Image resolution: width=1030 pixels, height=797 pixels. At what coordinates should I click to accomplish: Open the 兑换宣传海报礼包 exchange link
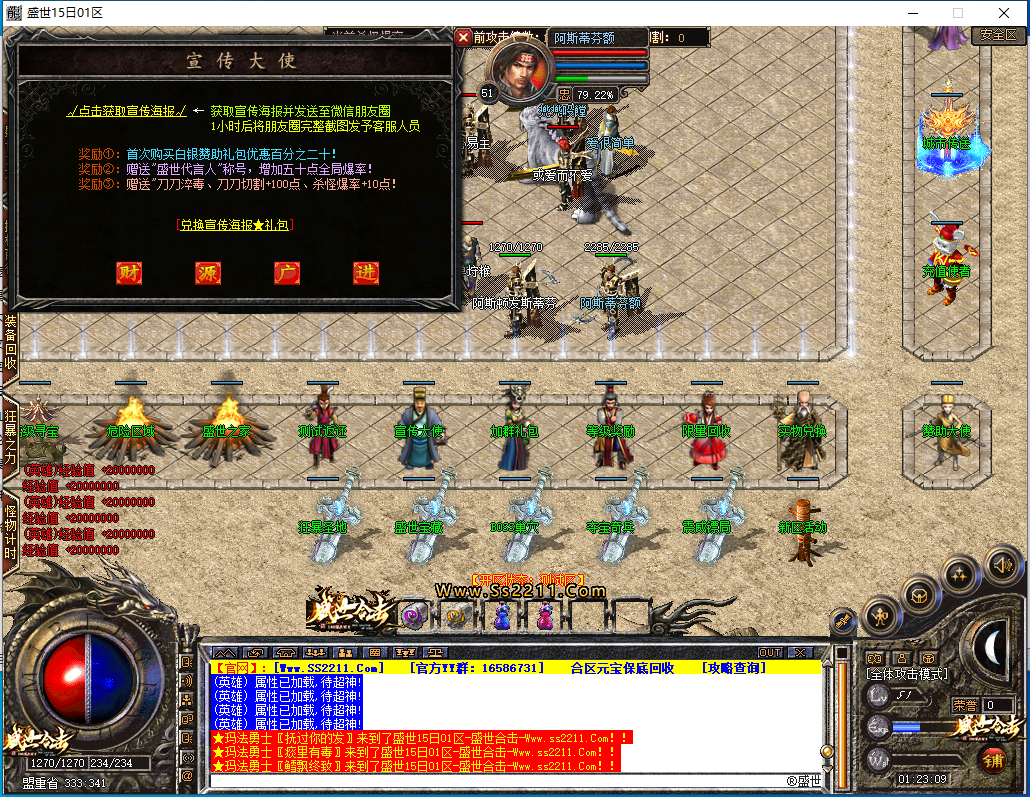click(235, 225)
